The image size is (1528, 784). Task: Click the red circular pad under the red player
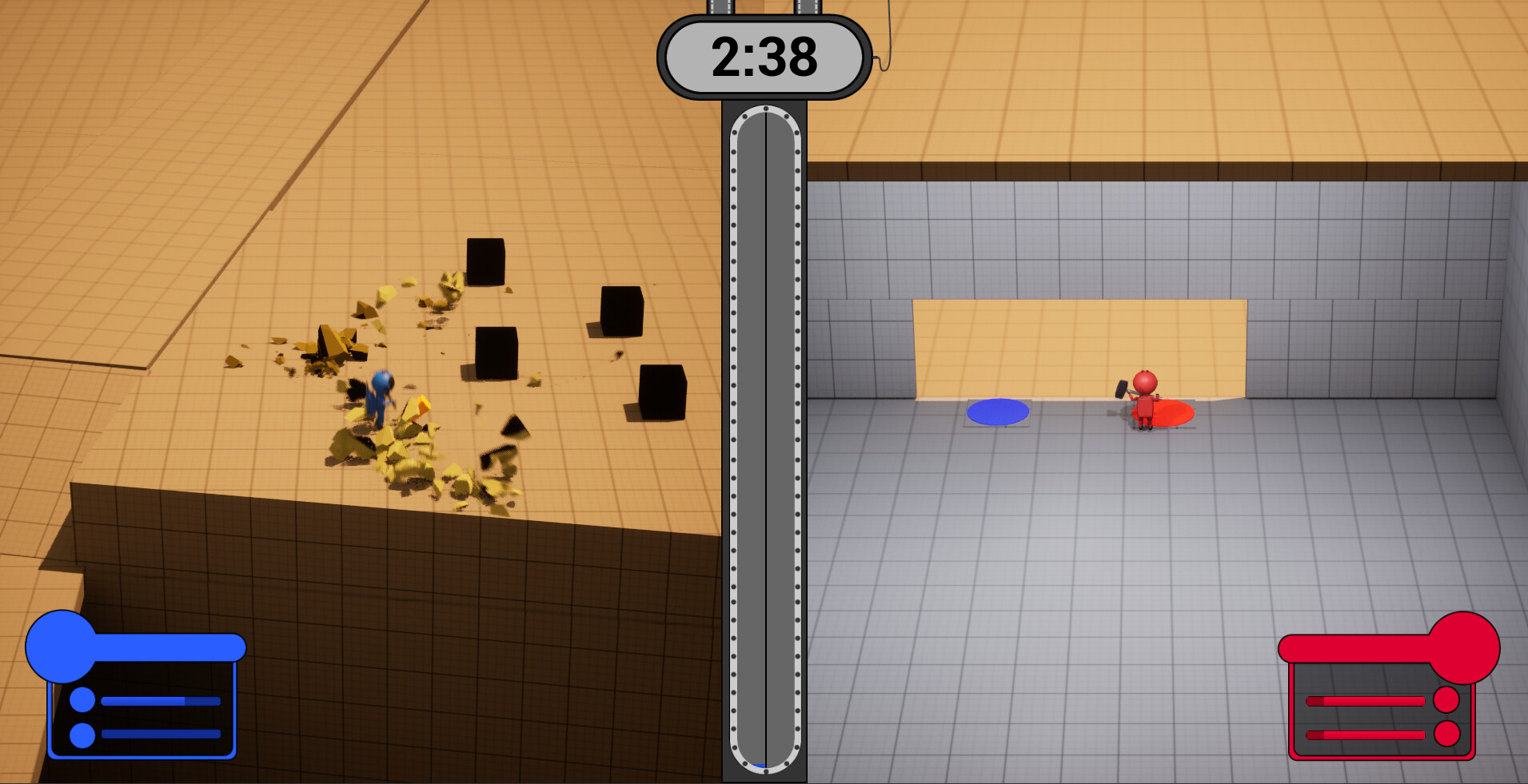[x=1169, y=412]
